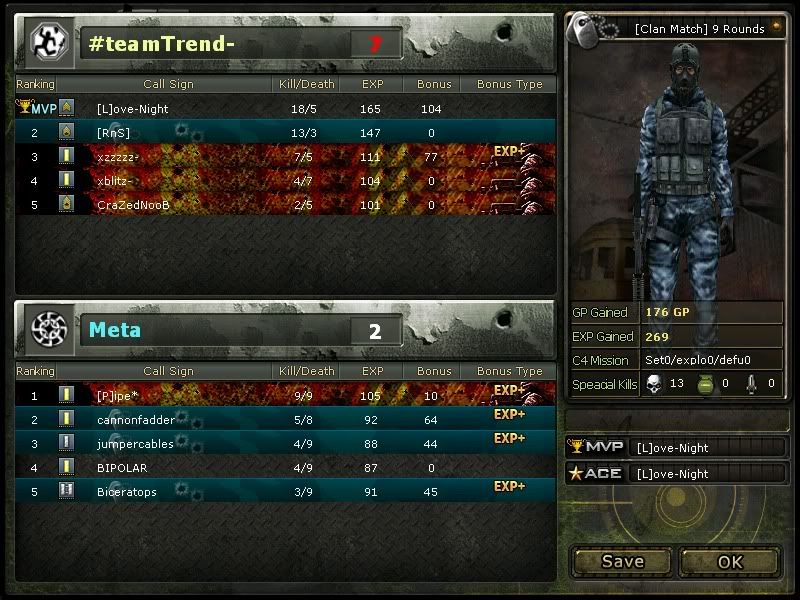Click the xblitz- scoreboard row

click(285, 181)
